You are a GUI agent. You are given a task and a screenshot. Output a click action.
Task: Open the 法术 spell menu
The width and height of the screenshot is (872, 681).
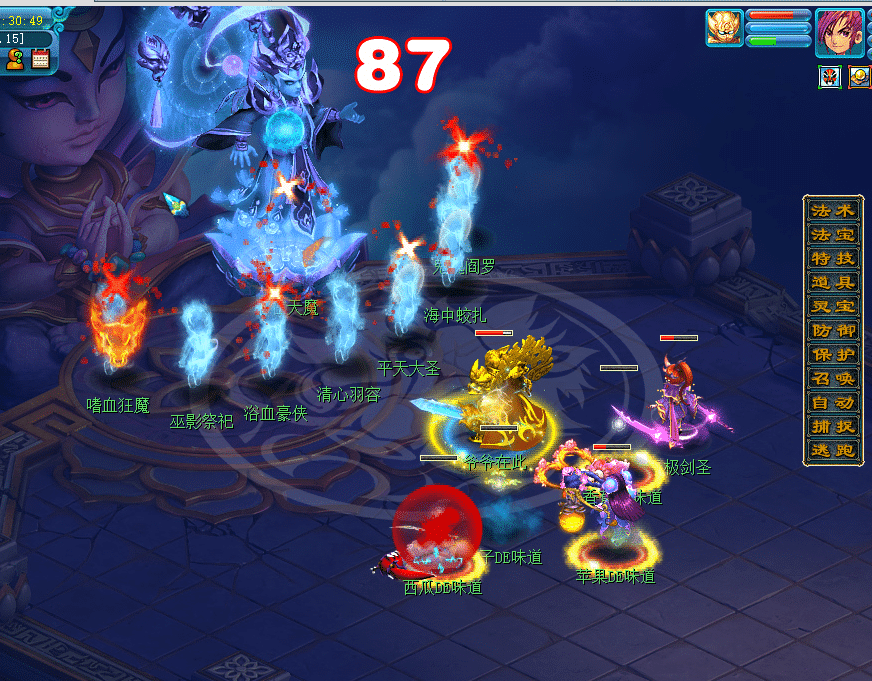(832, 212)
